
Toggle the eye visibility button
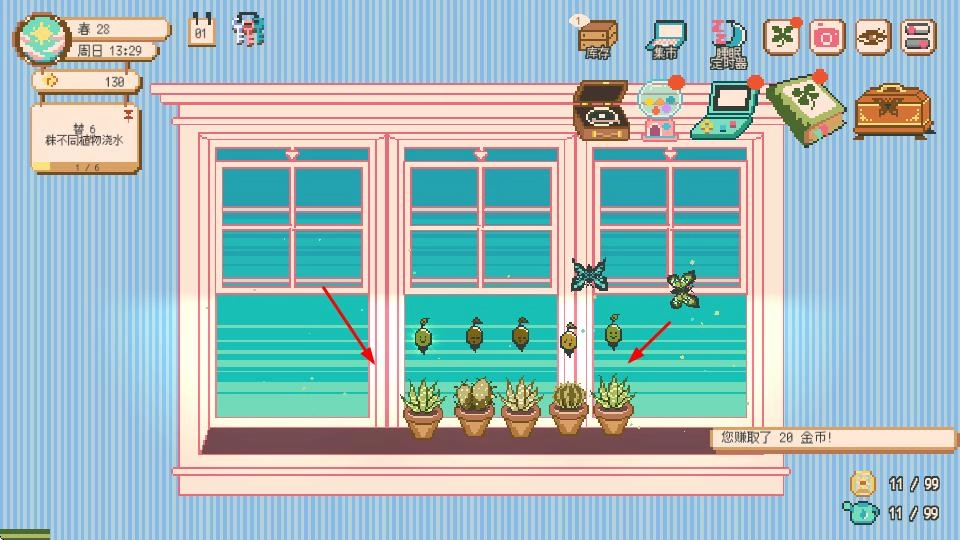[x=873, y=37]
